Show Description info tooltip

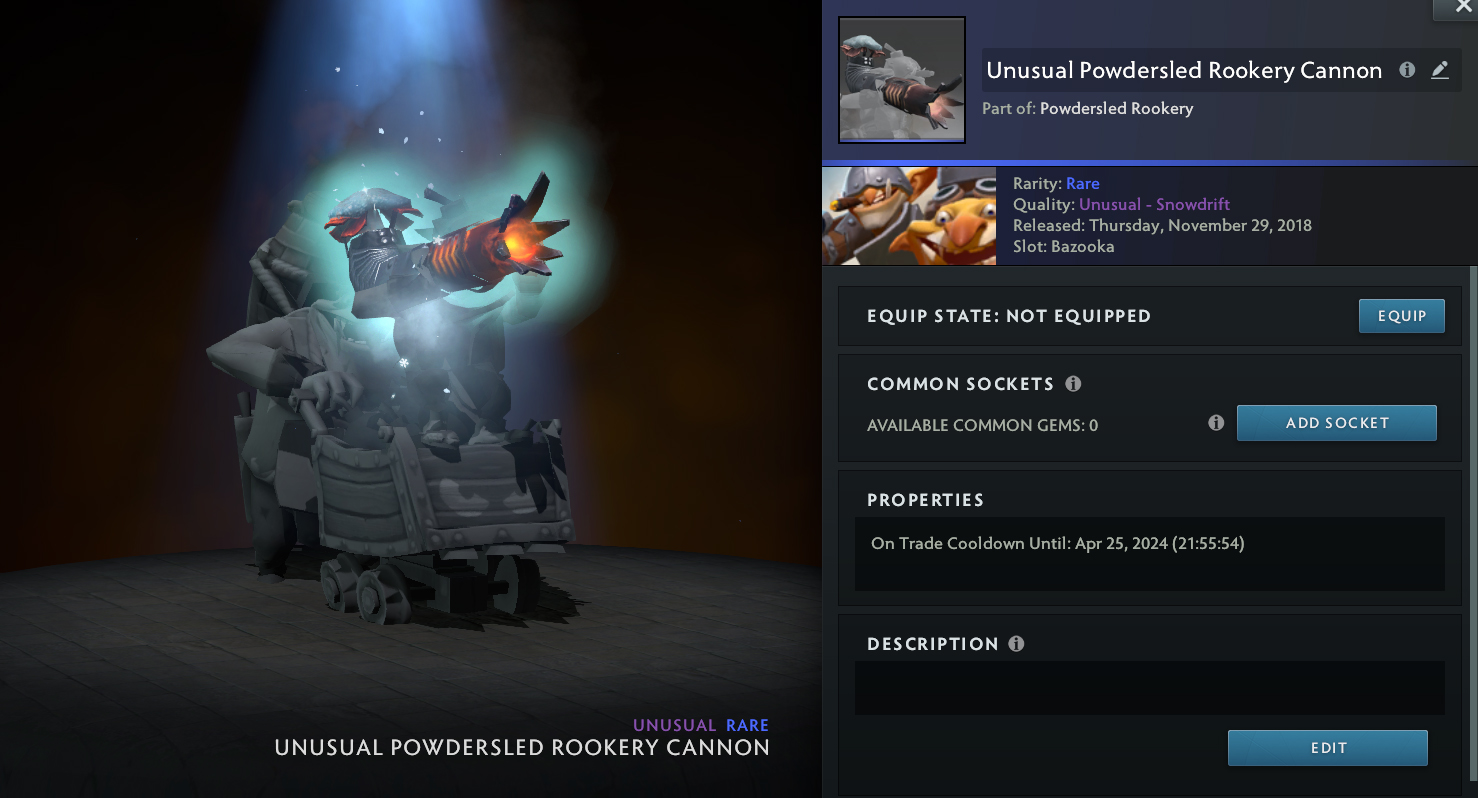pos(1016,644)
